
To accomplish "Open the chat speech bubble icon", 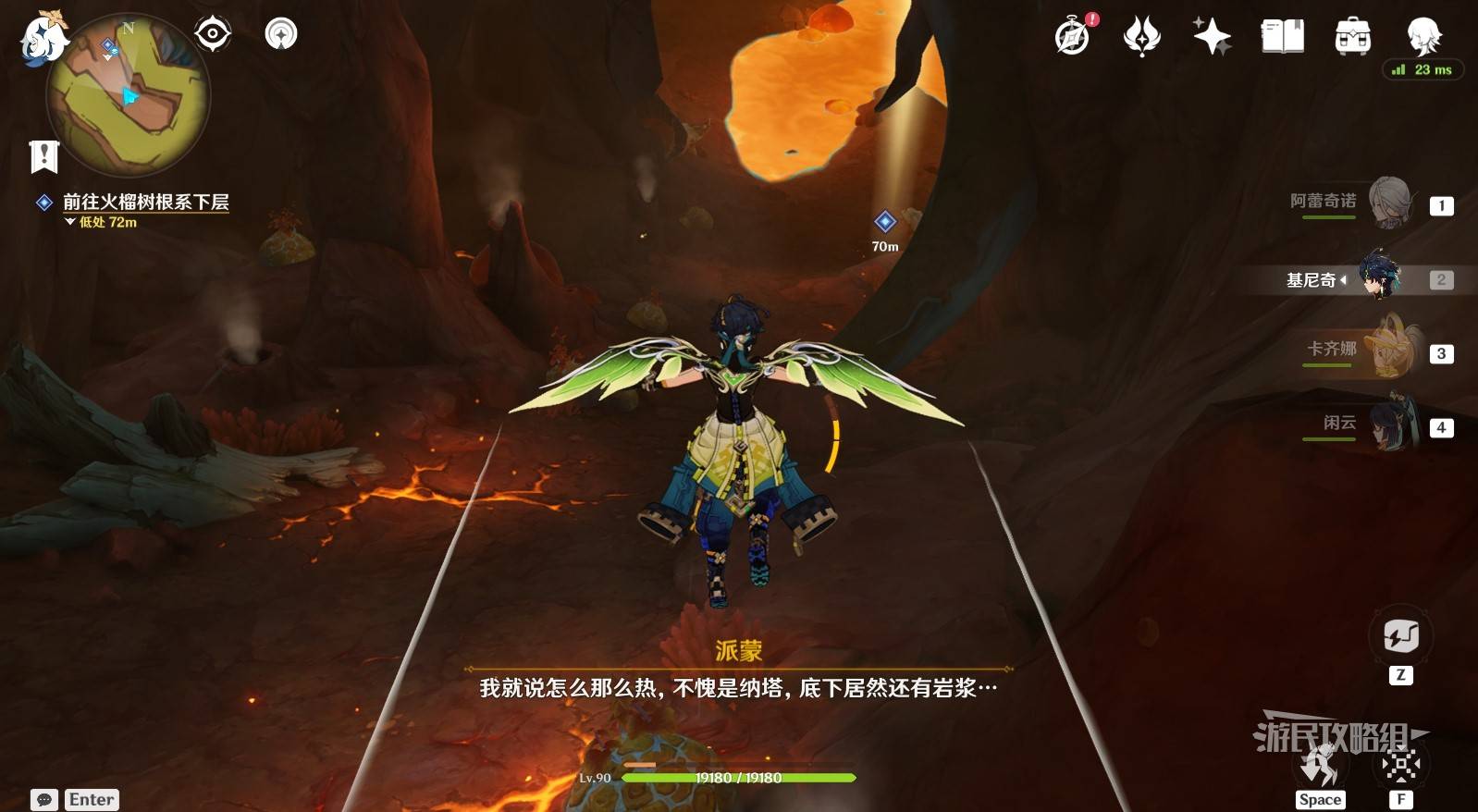I will [43, 800].
